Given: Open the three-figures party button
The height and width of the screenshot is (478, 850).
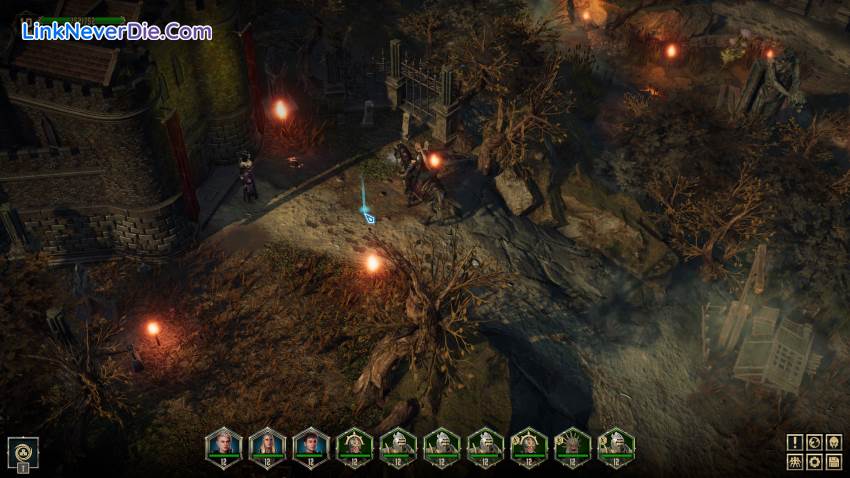Looking at the screenshot, I should point(794,461).
